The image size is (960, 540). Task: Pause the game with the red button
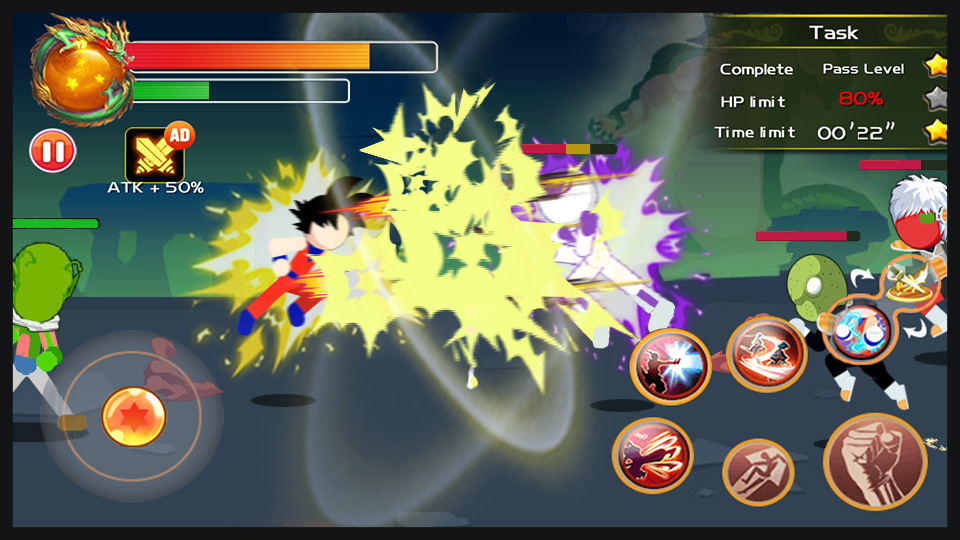point(52,151)
